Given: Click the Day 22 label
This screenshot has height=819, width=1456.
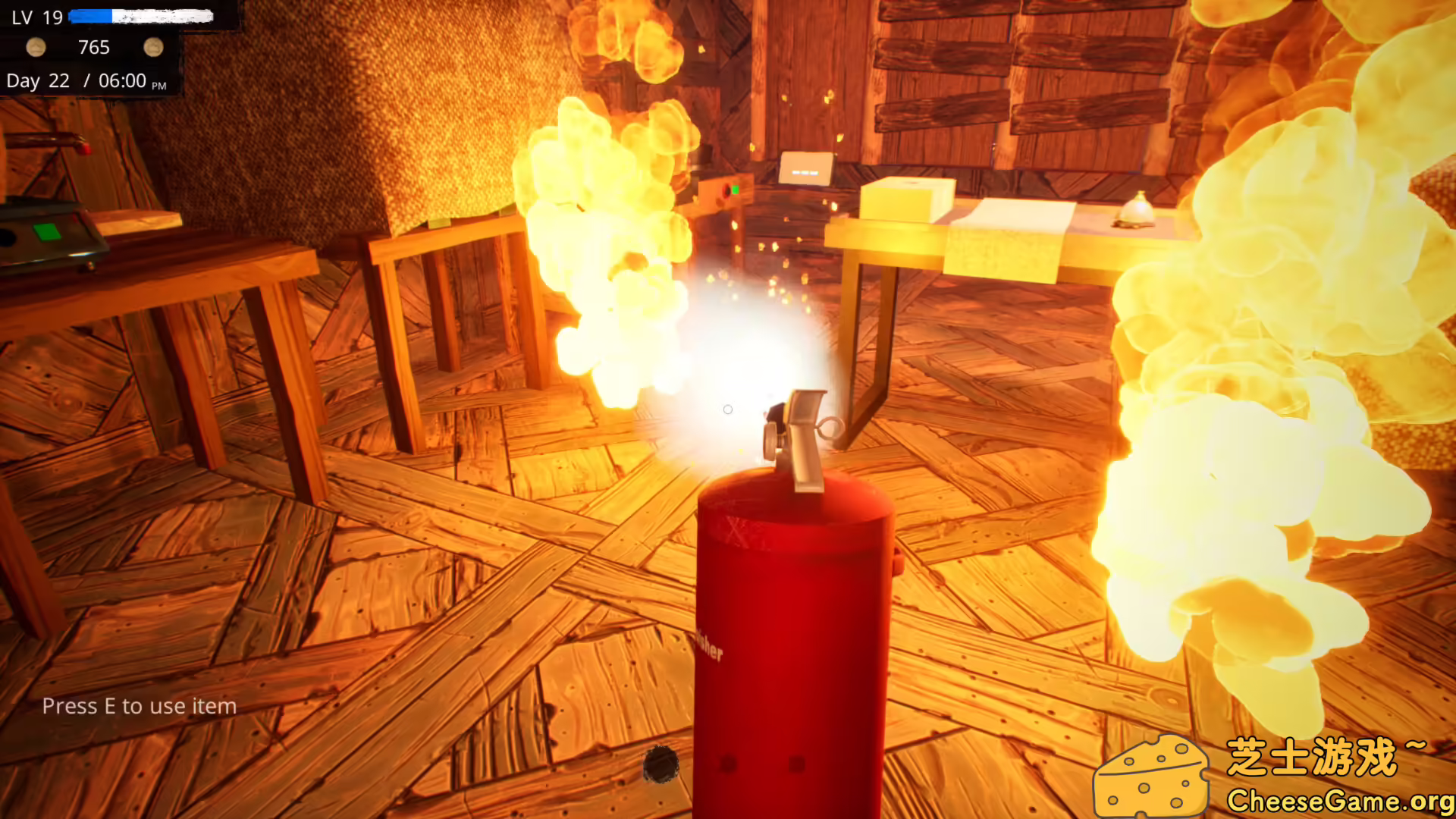Looking at the screenshot, I should click(x=38, y=80).
